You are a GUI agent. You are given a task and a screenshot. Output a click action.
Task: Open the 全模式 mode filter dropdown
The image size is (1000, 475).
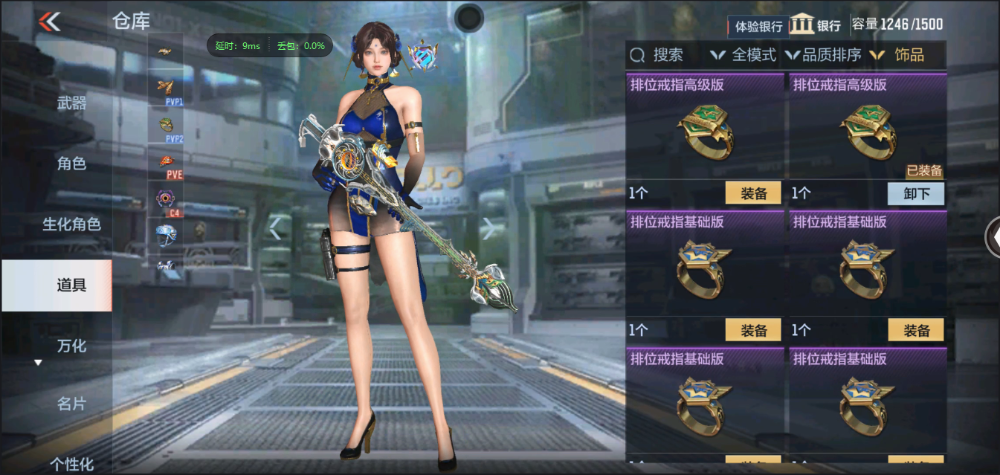coord(743,55)
